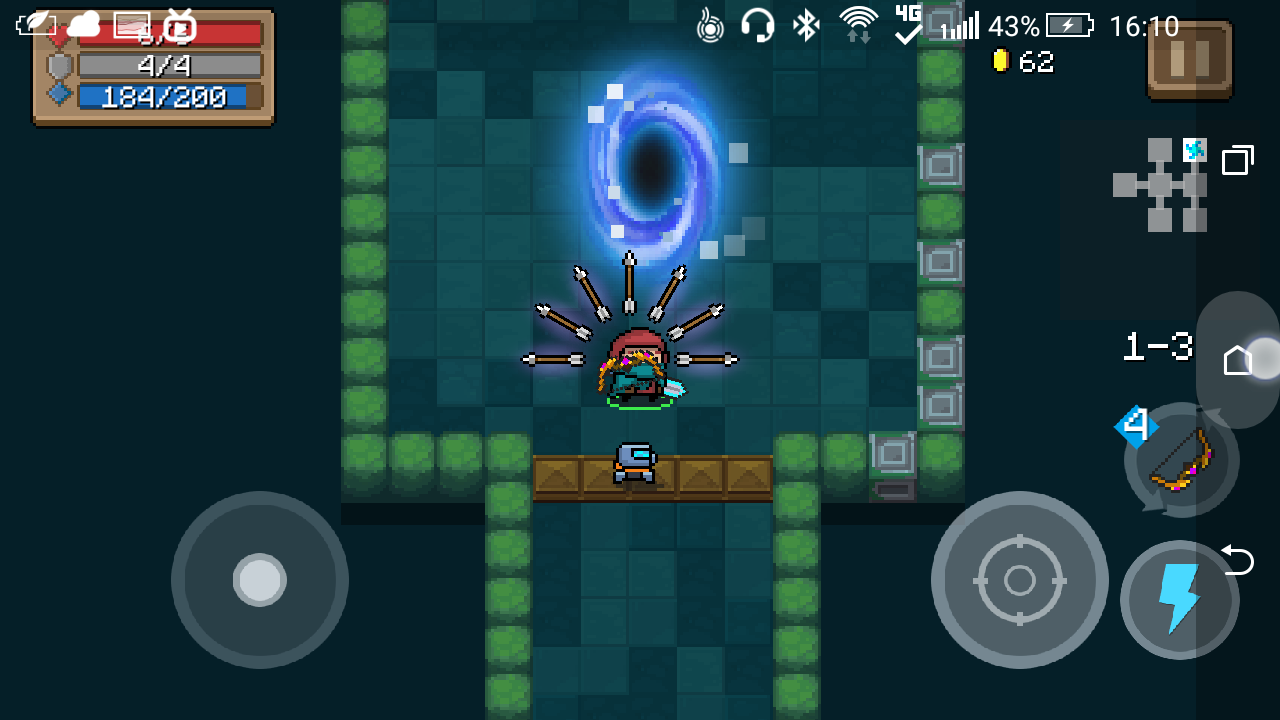Tap the bow weapon-switch icon
Screen dimensions: 1280x720
click(x=1180, y=462)
